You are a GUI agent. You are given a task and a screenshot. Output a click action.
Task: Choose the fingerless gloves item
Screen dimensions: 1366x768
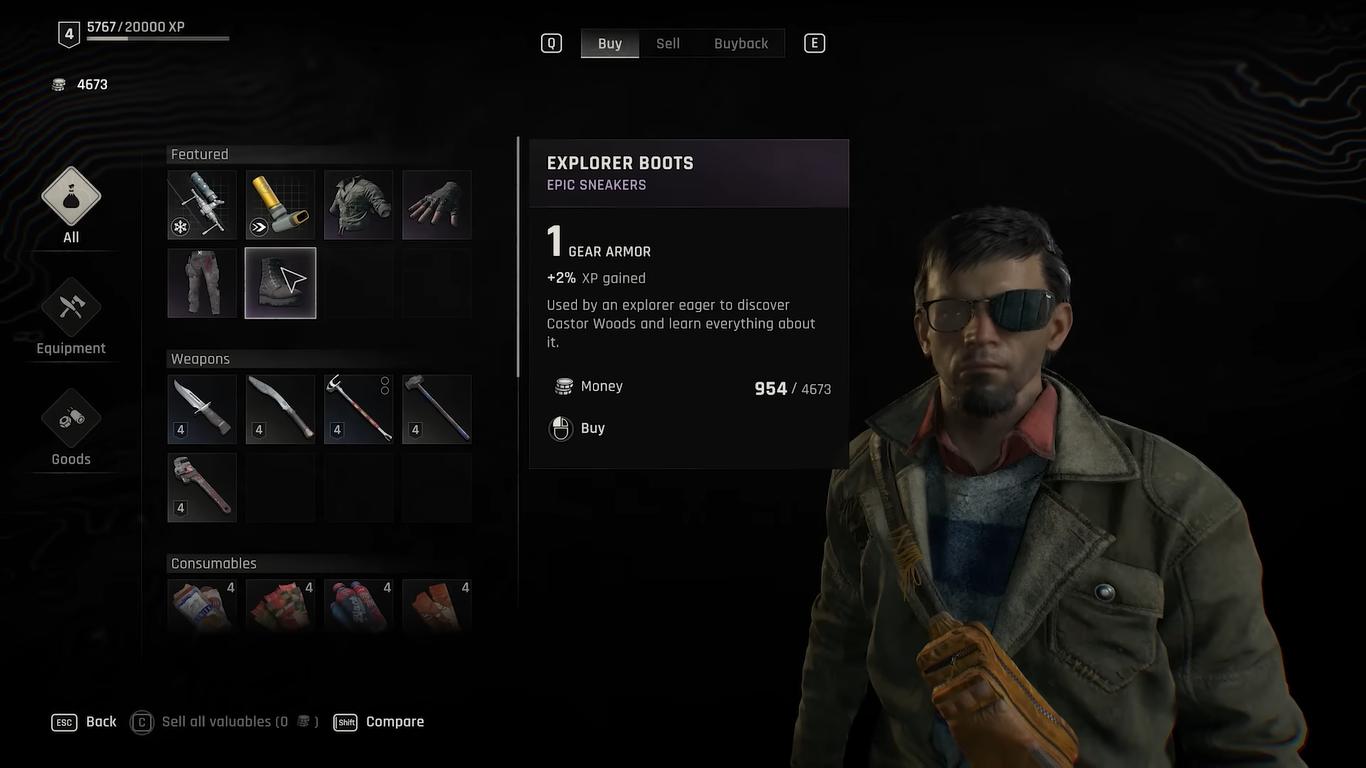click(437, 205)
